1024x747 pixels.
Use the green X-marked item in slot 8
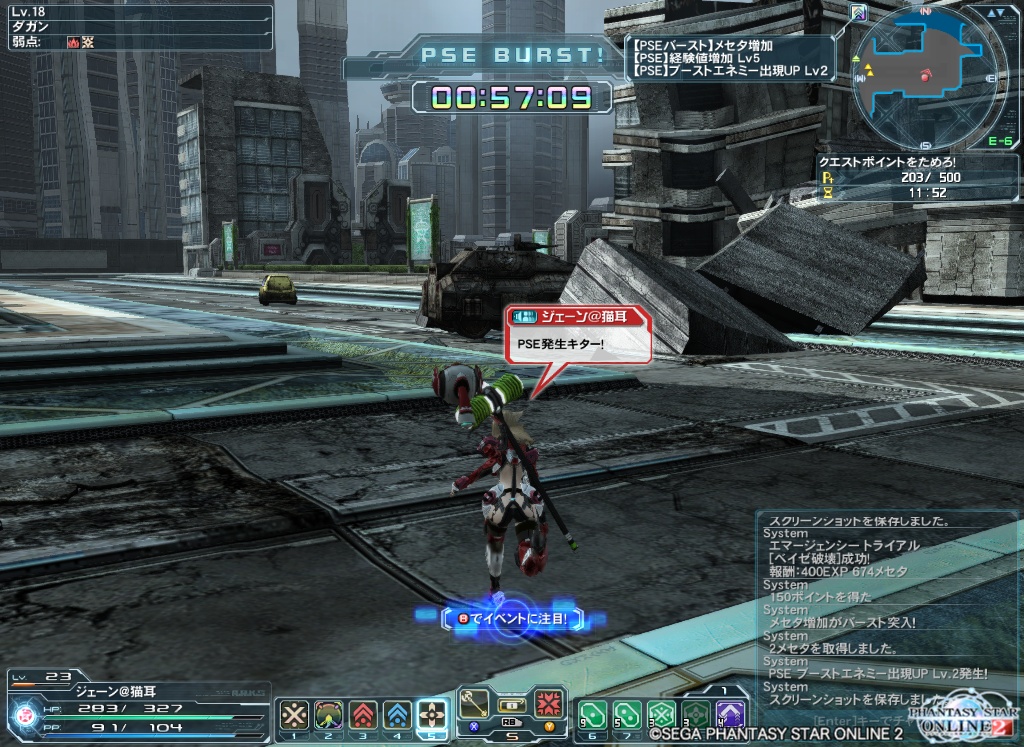pos(661,714)
